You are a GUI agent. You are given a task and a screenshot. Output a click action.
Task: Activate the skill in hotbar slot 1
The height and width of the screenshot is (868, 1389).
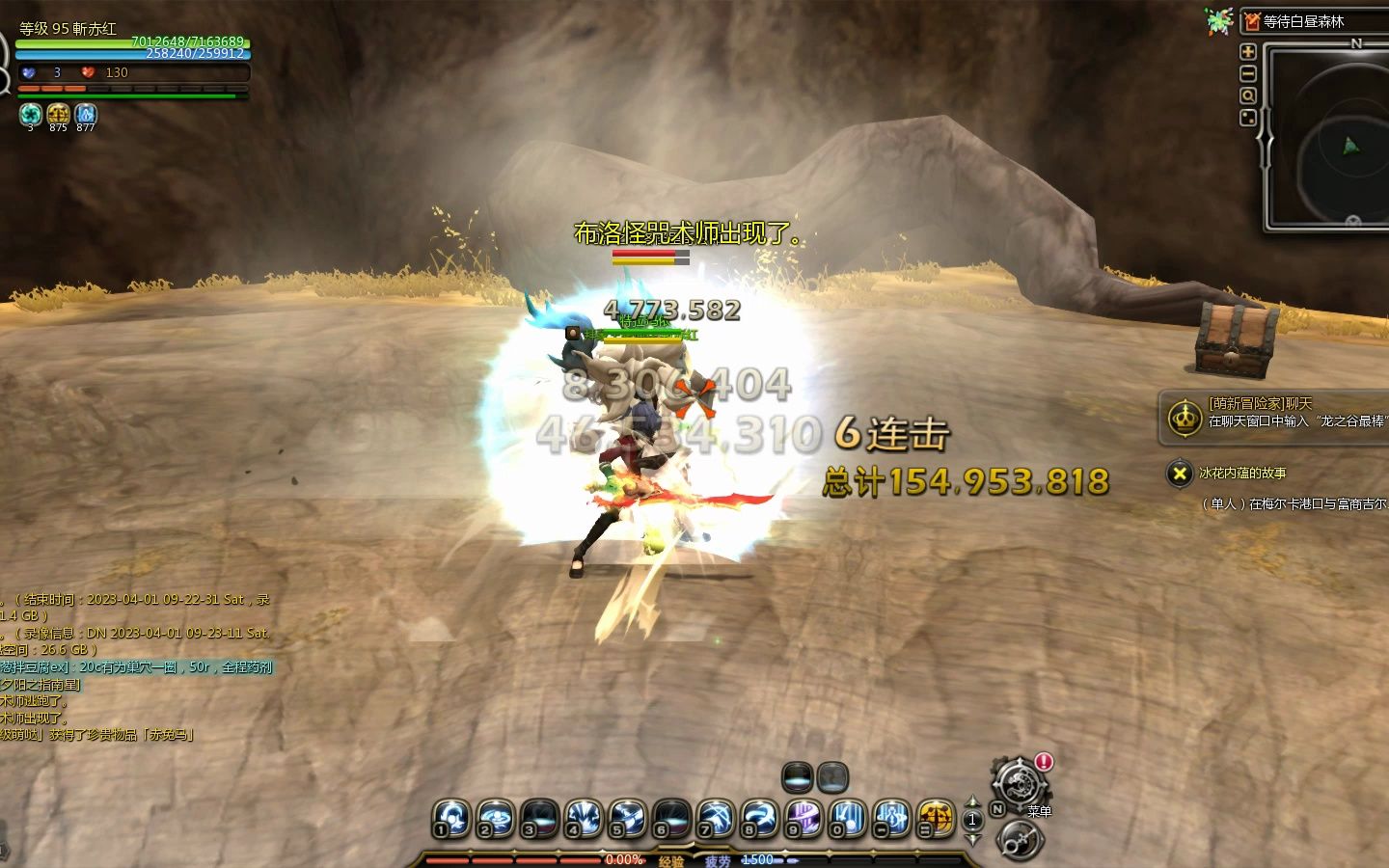[x=449, y=818]
